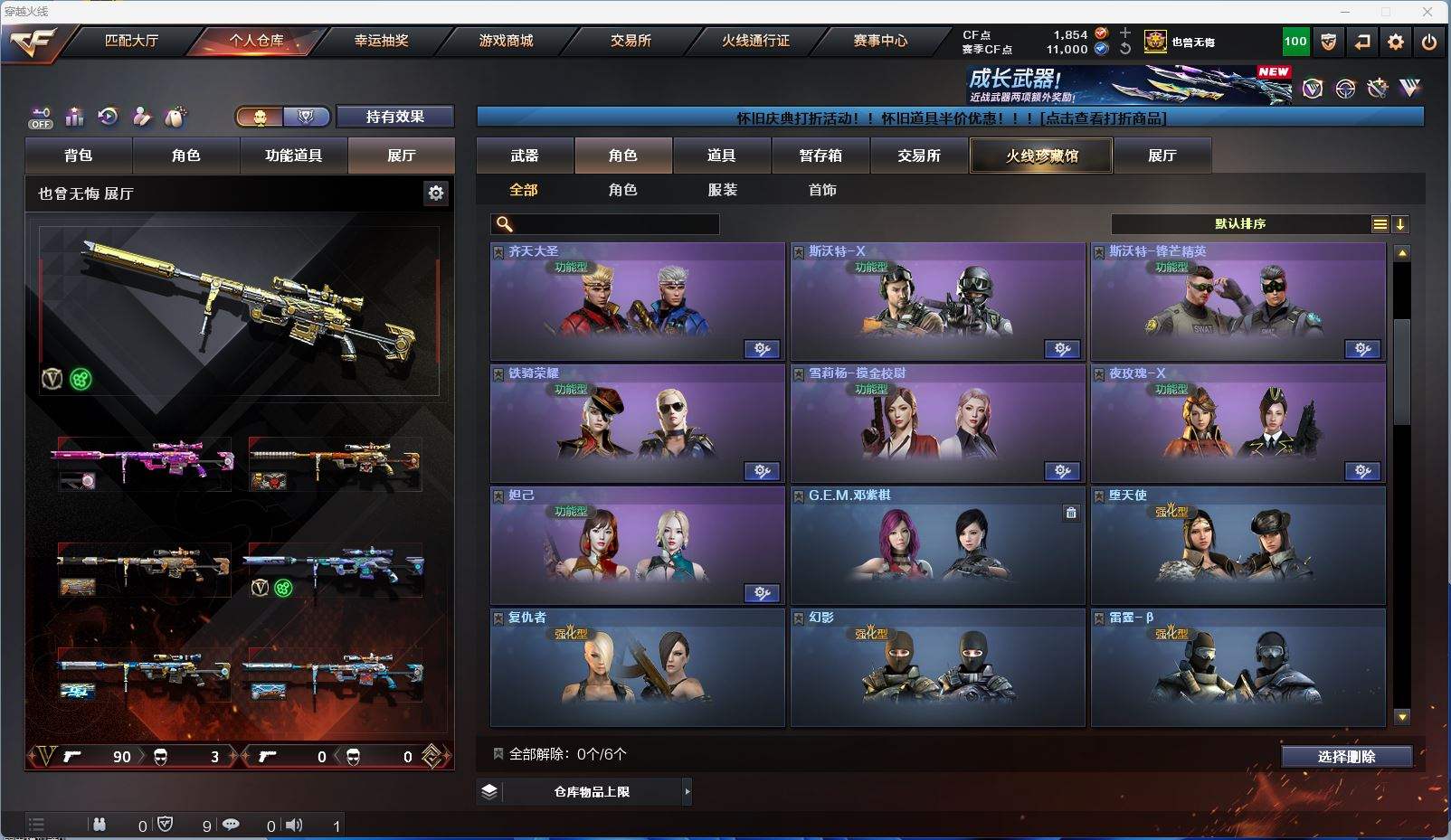Image resolution: width=1451 pixels, height=840 pixels.
Task: Open the 赛事中心 tournament center
Action: click(x=879, y=41)
